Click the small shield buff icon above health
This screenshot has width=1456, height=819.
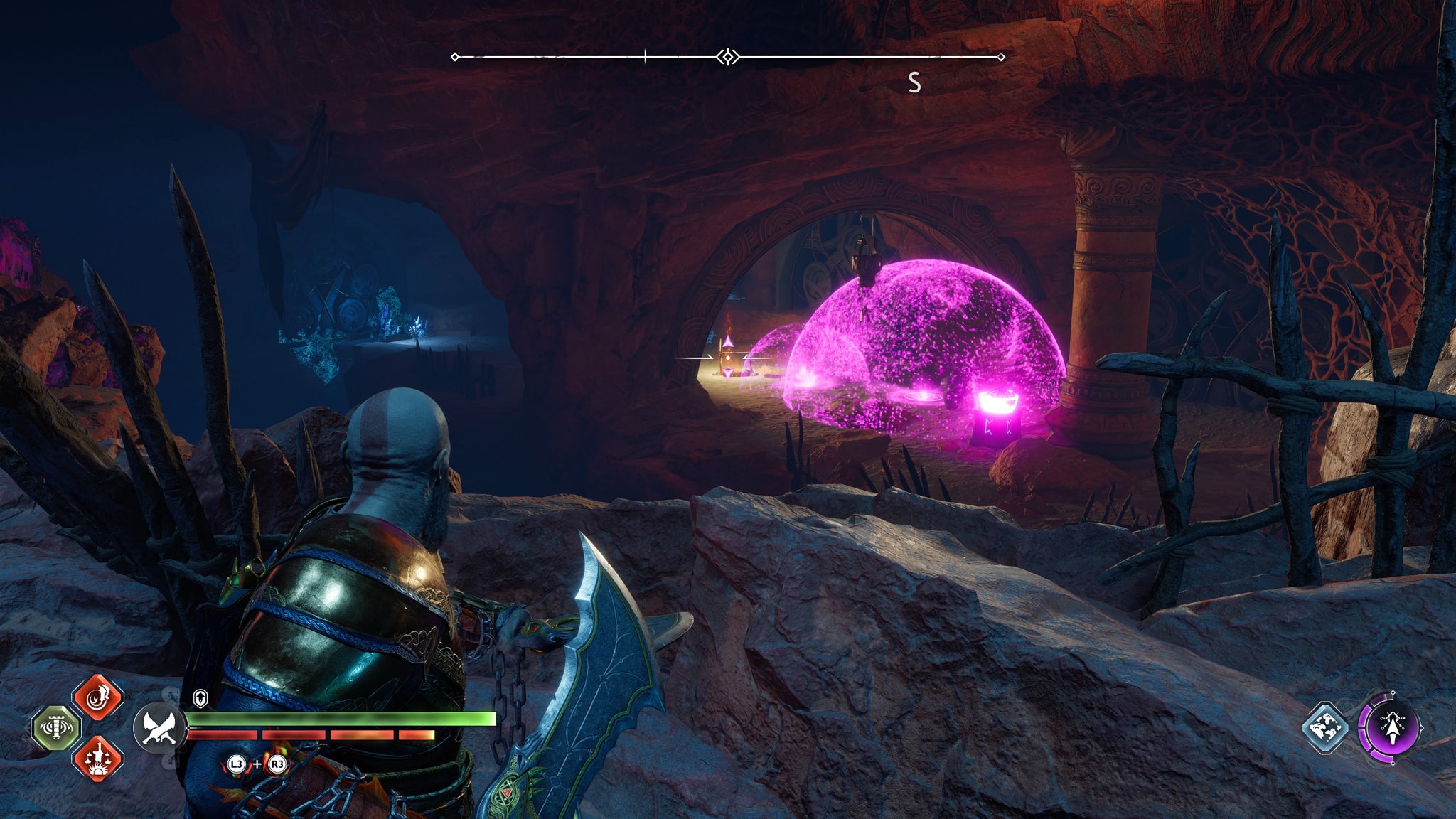point(200,699)
